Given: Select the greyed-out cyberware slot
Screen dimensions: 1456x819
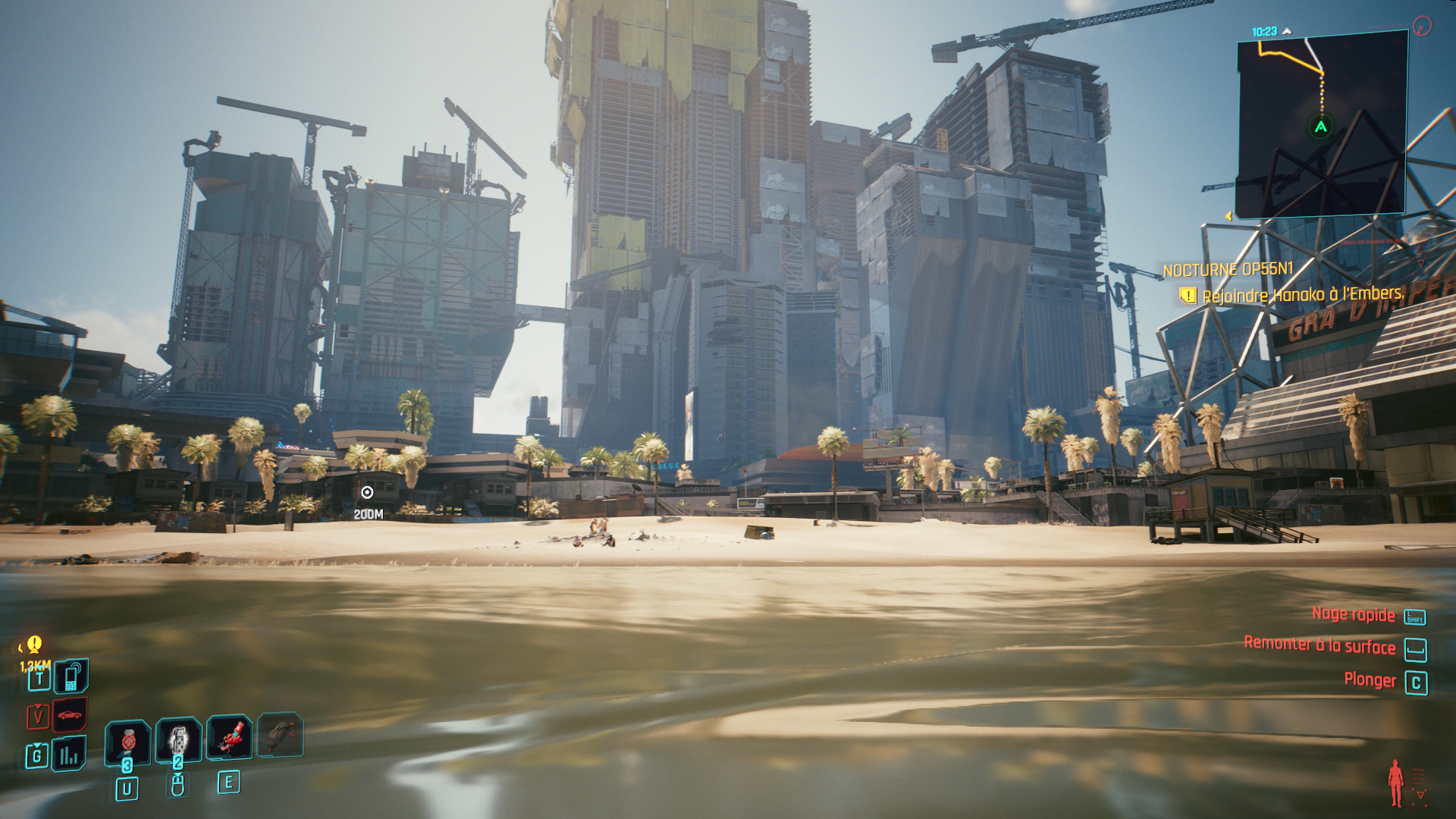Looking at the screenshot, I should coord(281,734).
